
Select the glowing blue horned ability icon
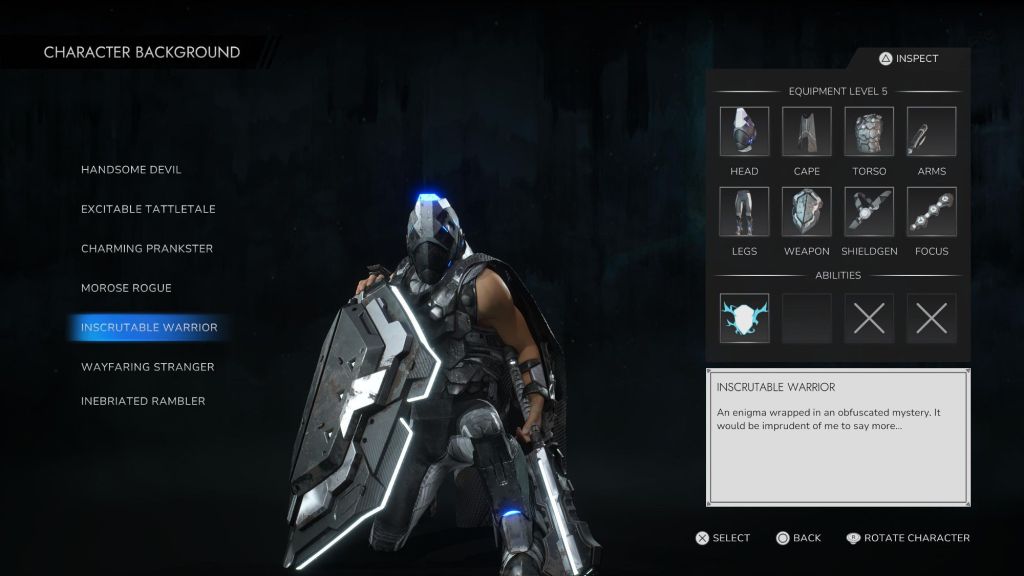pos(744,318)
